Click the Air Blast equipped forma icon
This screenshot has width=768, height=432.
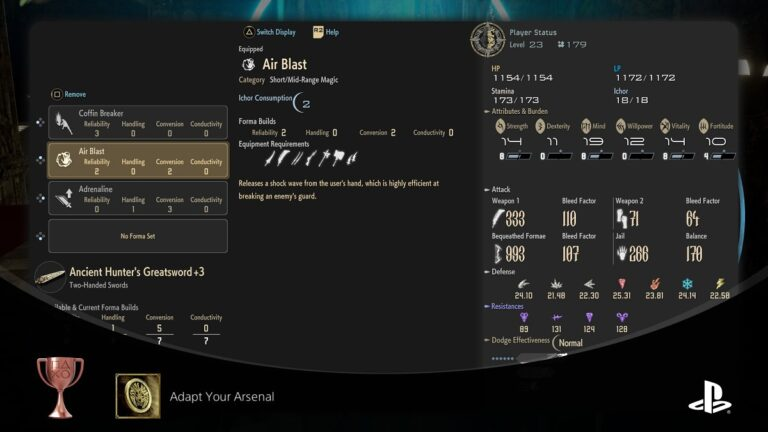click(x=247, y=64)
